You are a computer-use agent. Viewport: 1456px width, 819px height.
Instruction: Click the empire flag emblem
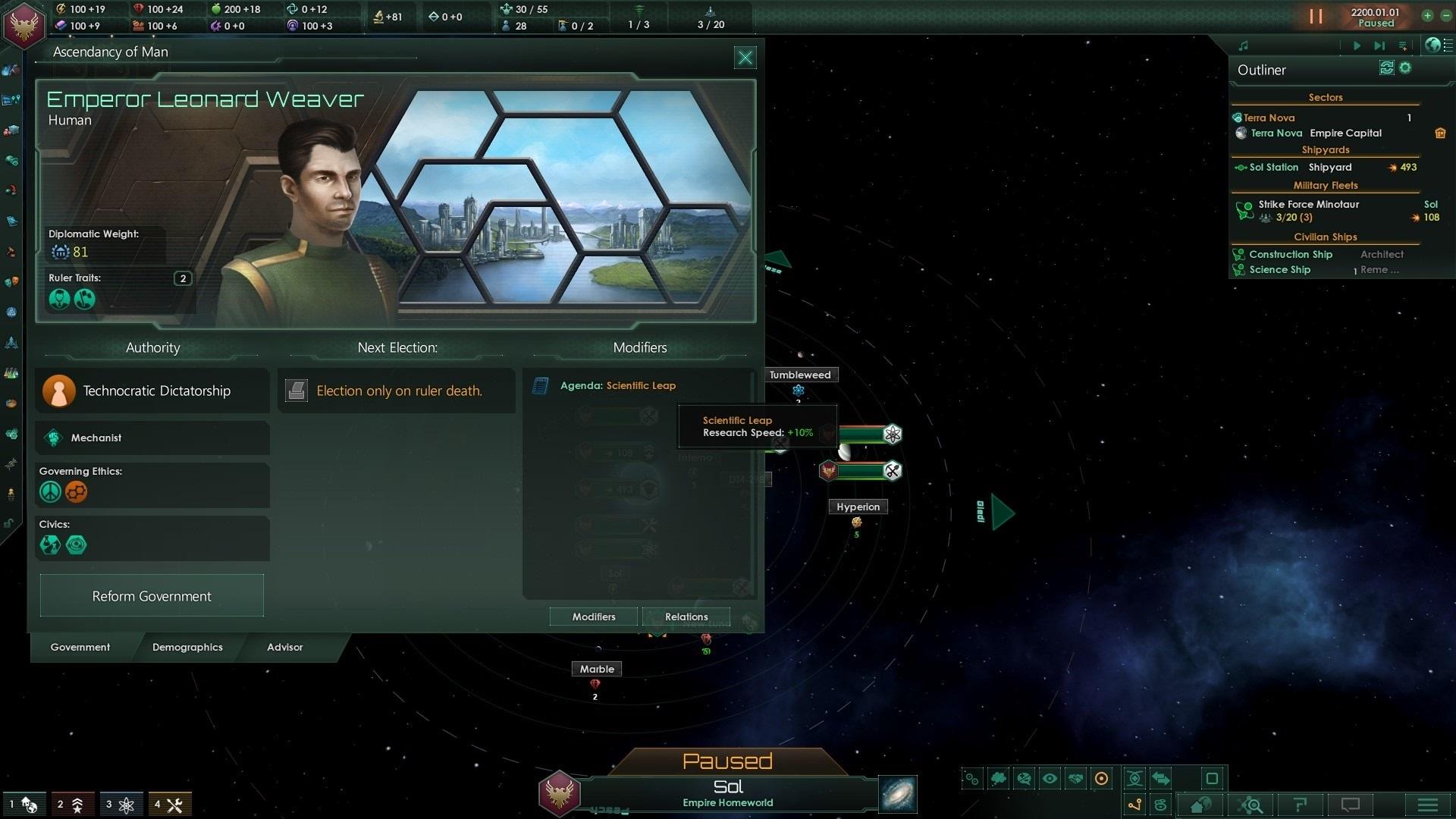tap(24, 24)
